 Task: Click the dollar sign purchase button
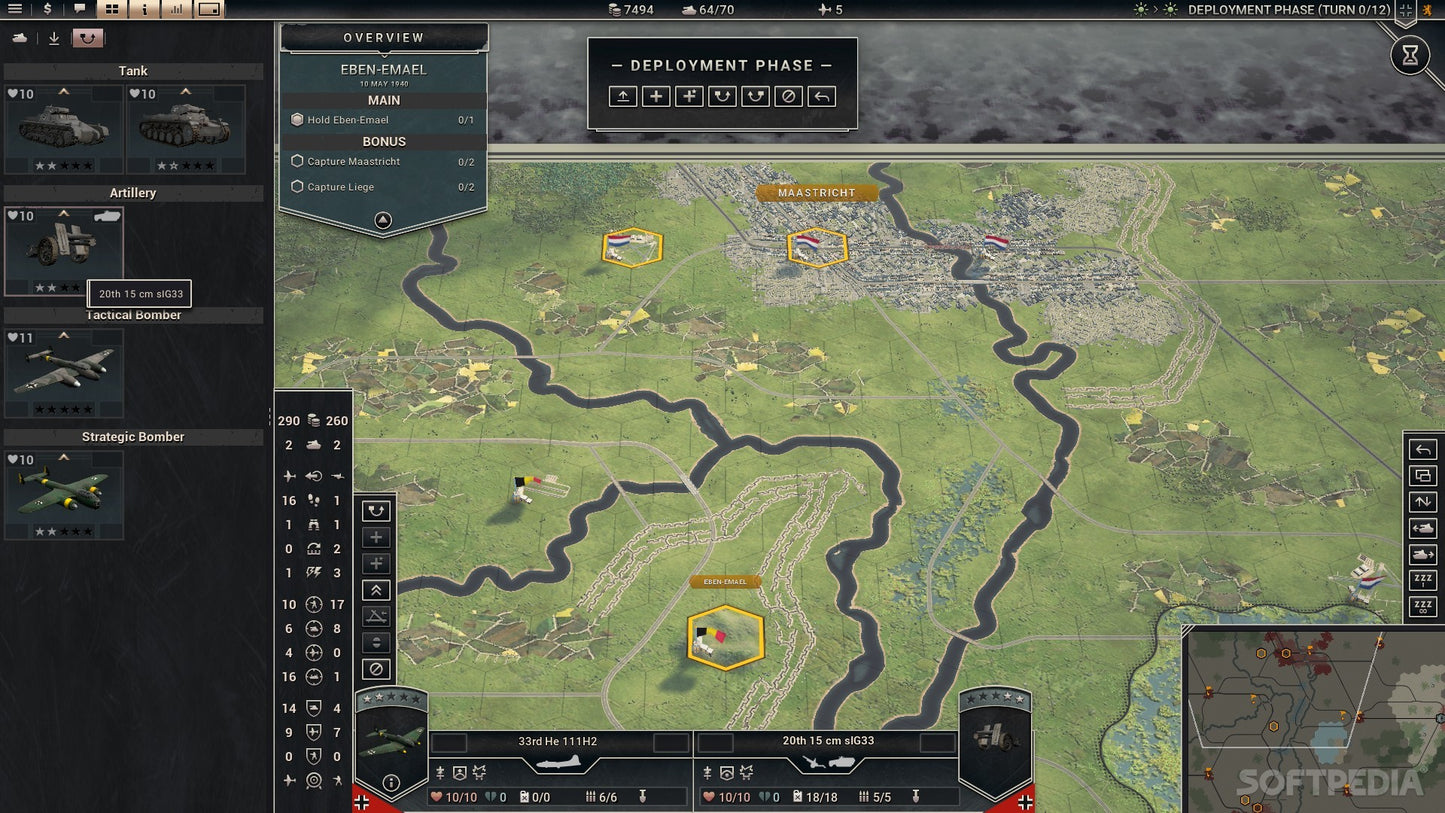tap(47, 10)
